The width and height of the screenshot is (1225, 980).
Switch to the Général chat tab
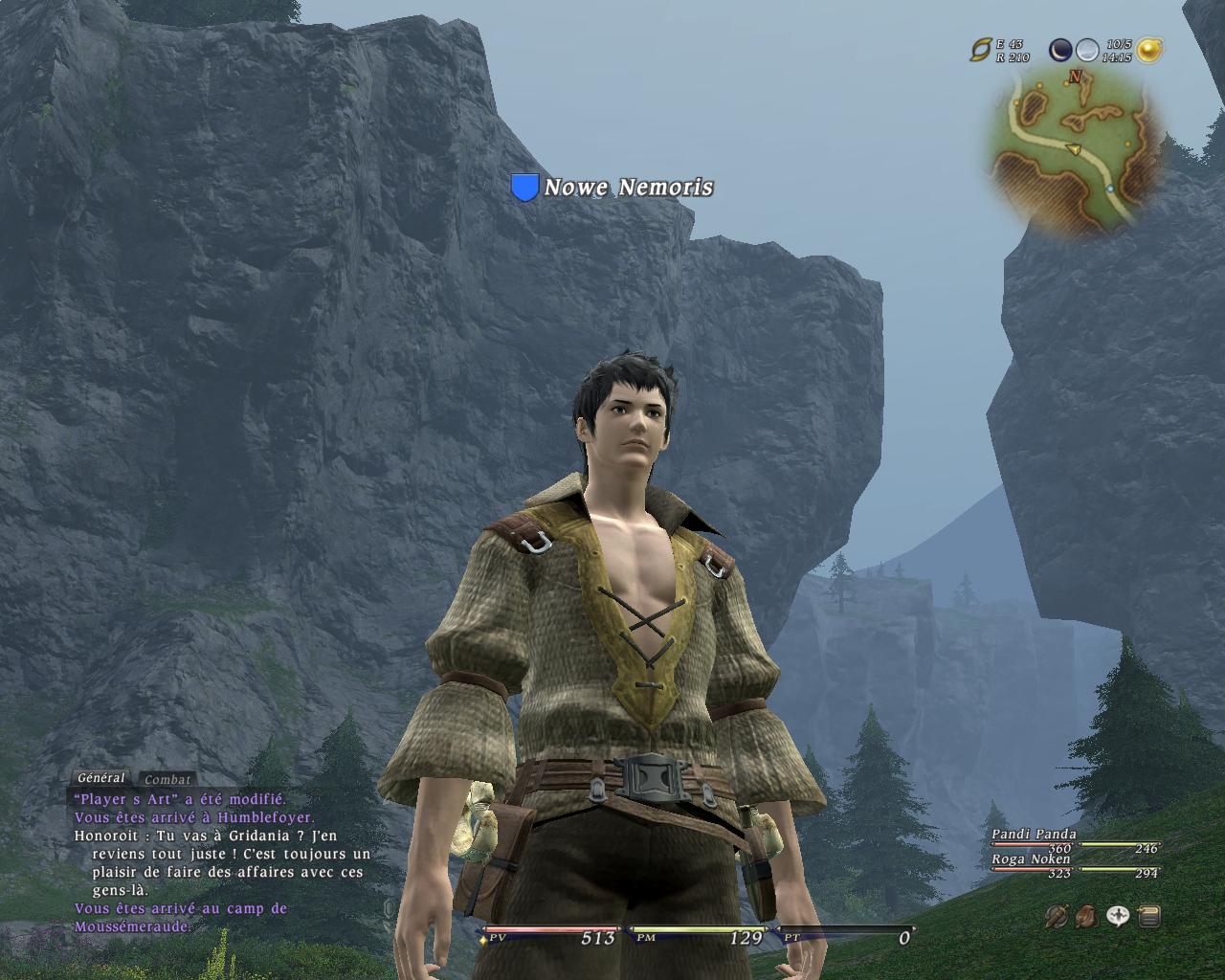[100, 778]
